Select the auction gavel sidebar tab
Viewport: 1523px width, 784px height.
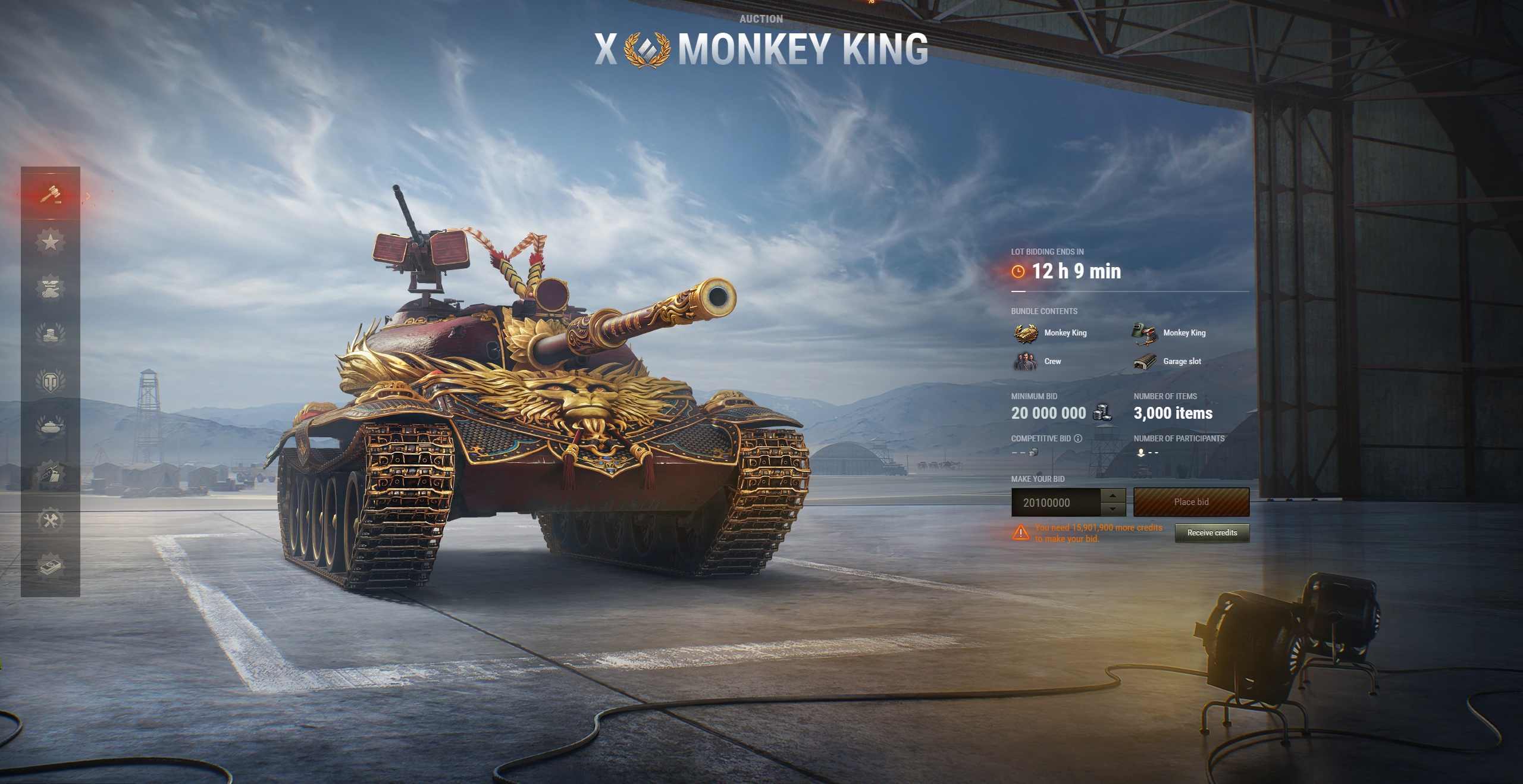[50, 194]
